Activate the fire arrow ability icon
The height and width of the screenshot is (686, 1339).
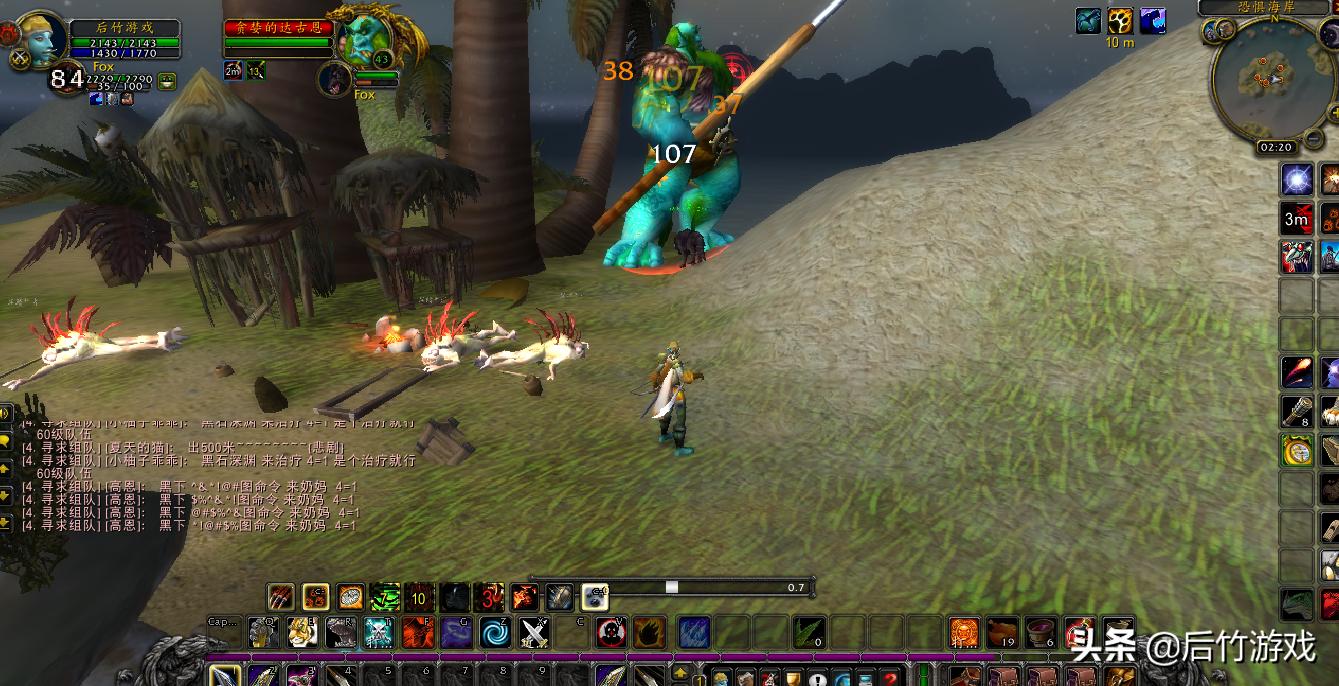[1297, 372]
